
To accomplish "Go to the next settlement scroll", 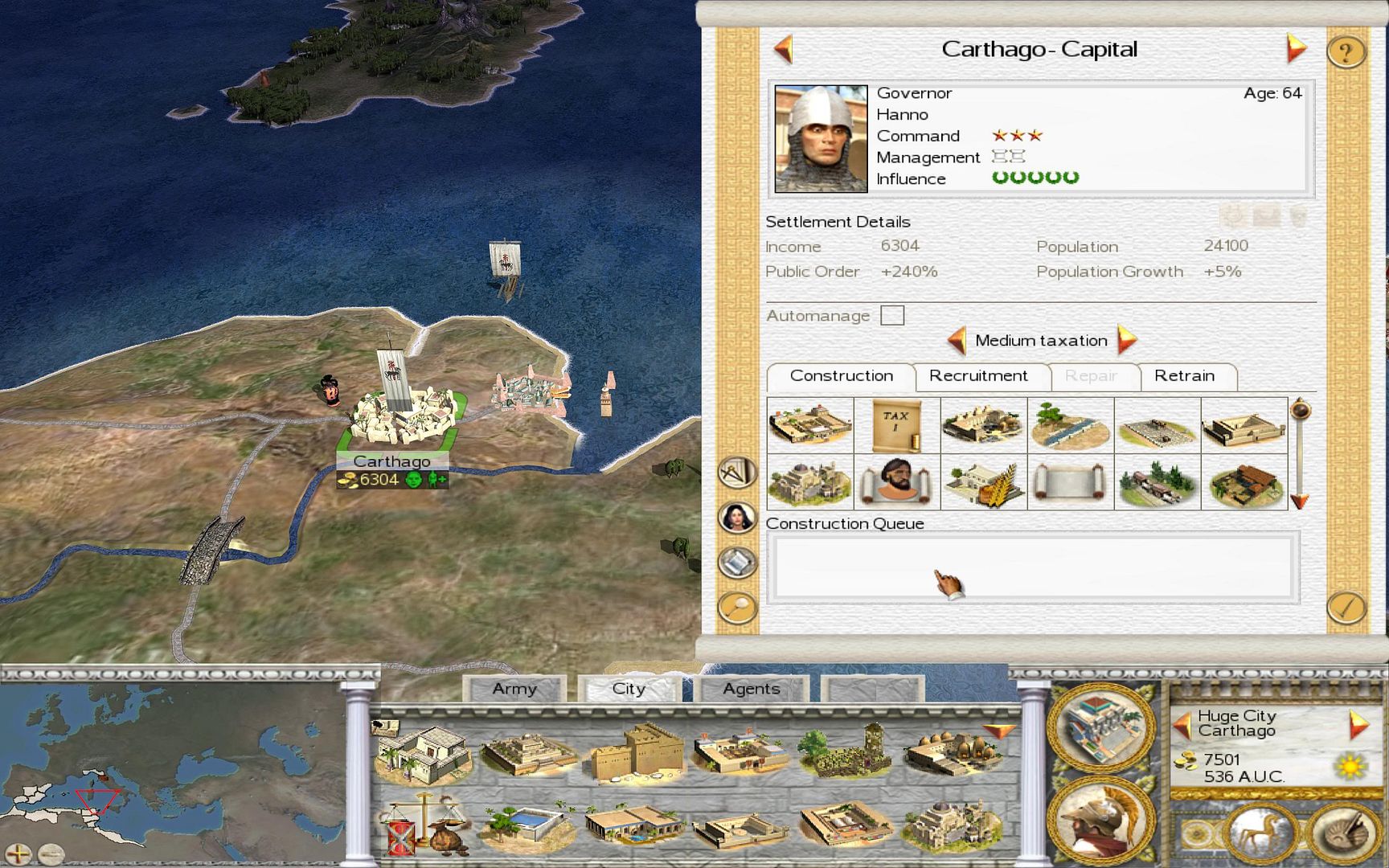I will click(1295, 49).
